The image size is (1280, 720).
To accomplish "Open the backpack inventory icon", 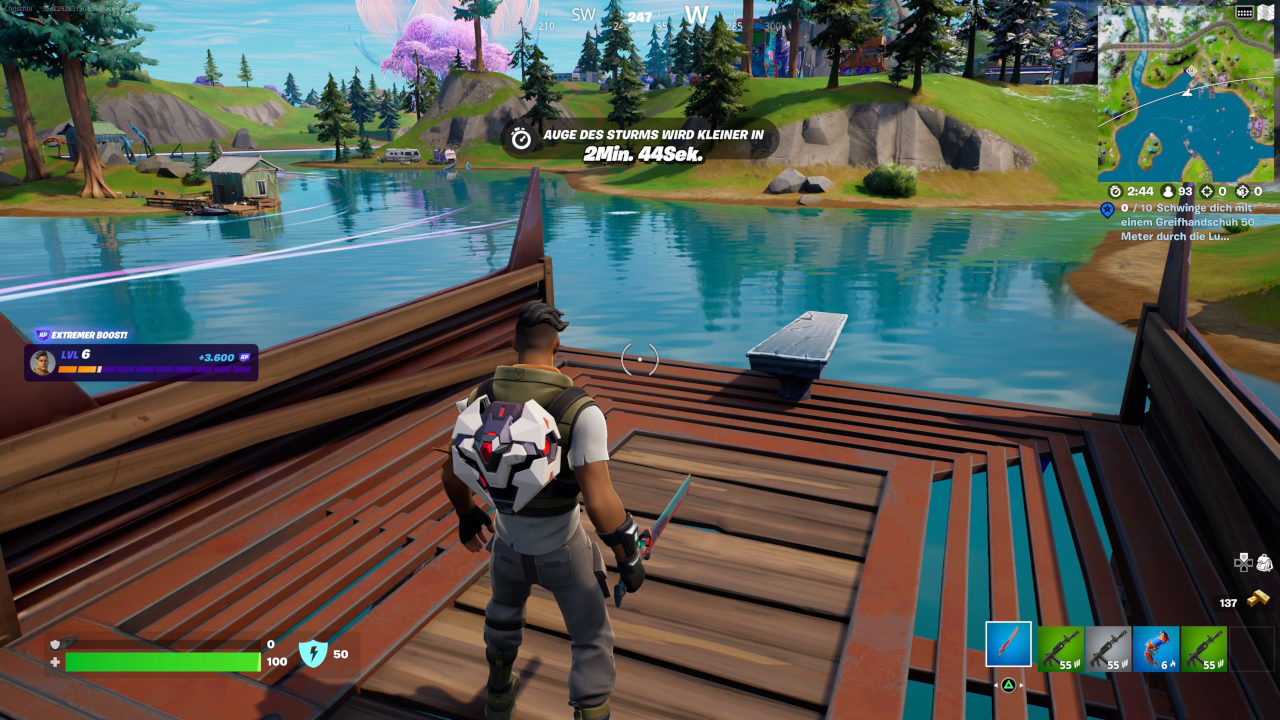I will [1264, 562].
